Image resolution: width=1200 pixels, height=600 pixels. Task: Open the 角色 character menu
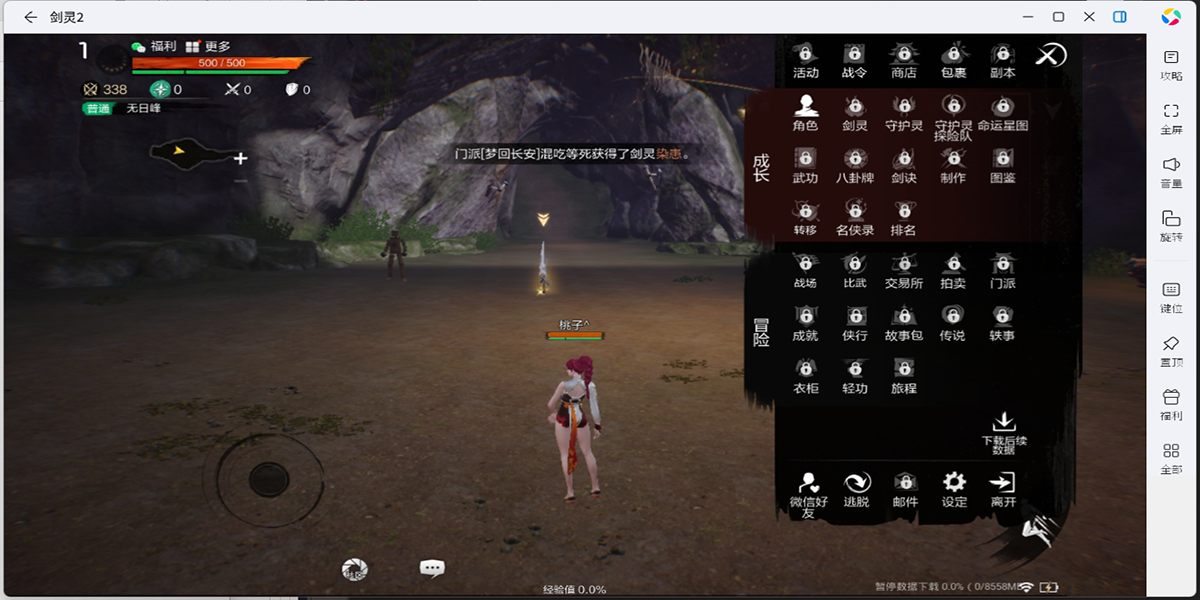[805, 112]
